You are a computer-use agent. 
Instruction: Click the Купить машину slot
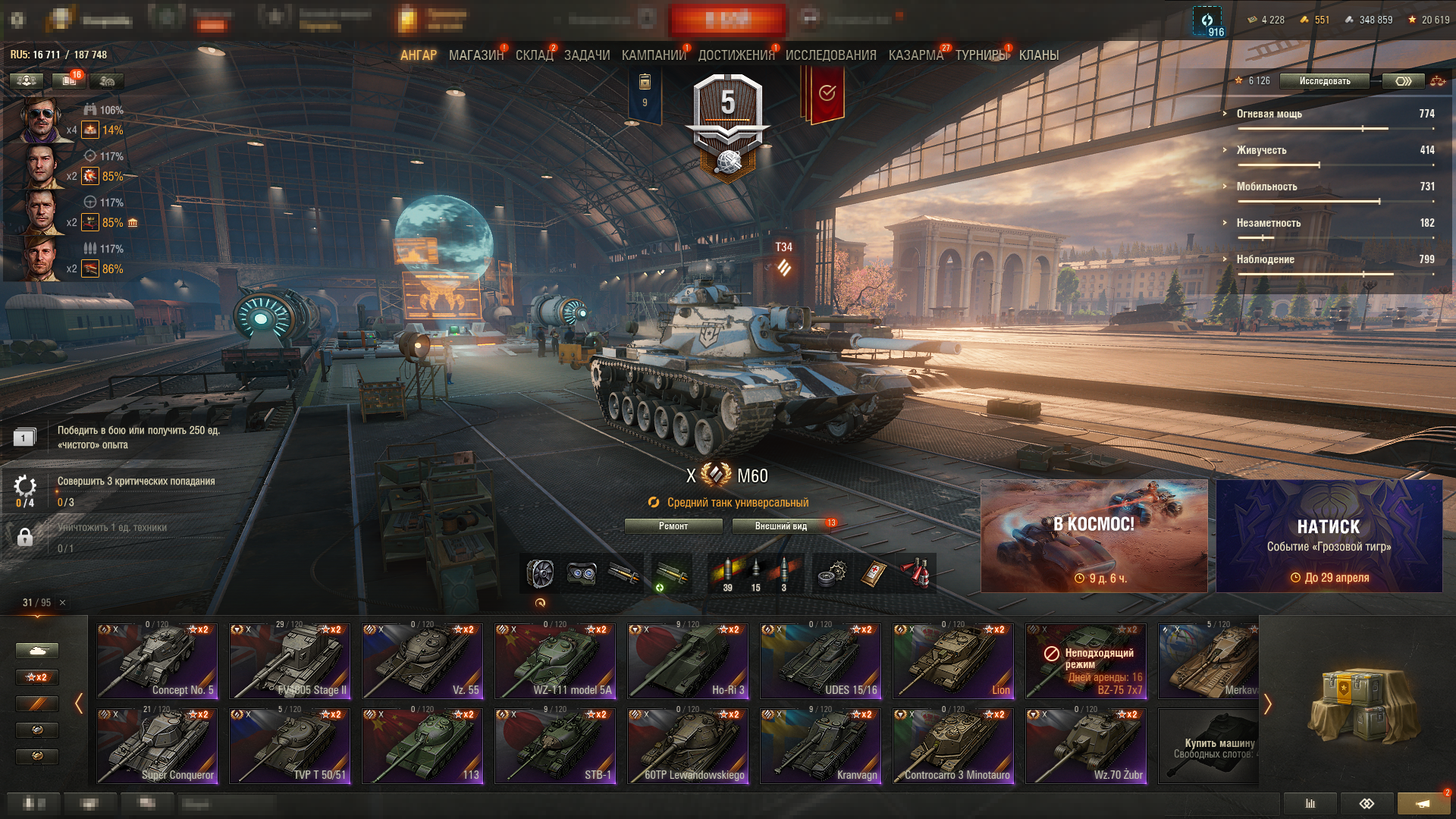pyautogui.click(x=1209, y=746)
